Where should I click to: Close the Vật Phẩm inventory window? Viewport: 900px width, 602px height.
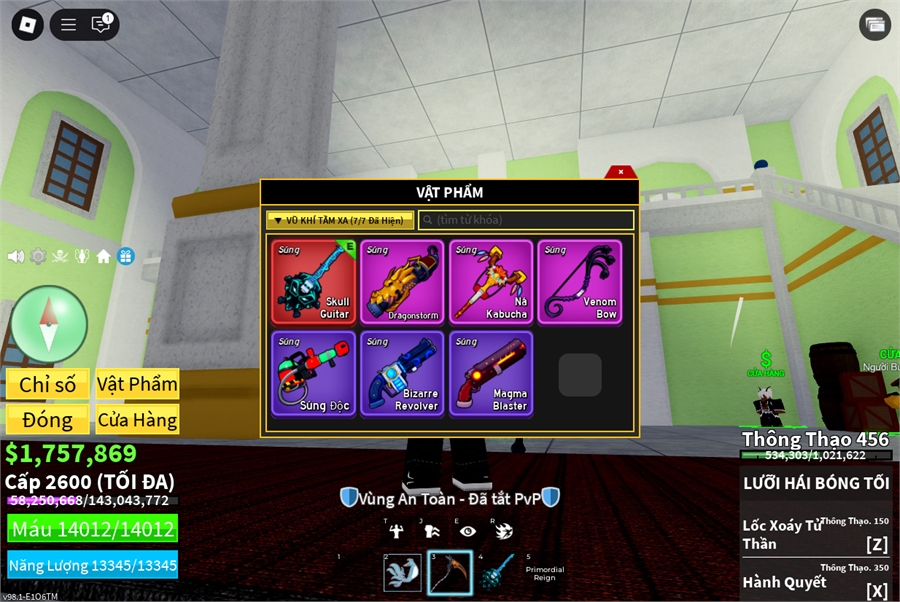tap(621, 172)
